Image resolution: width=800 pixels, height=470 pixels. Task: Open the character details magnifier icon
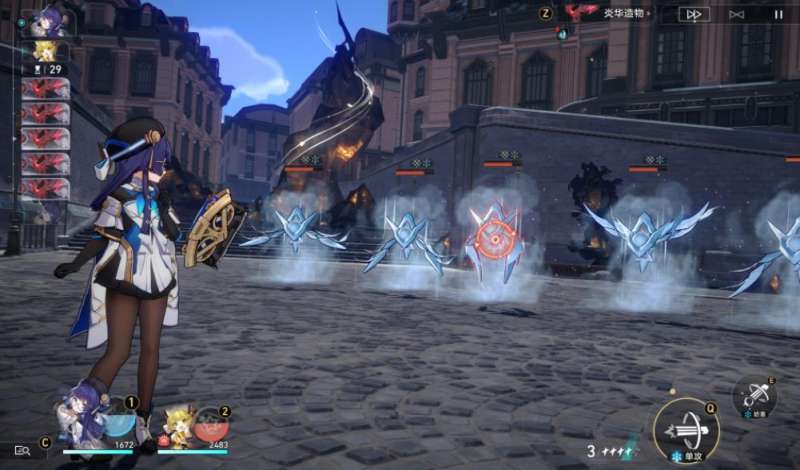point(22,451)
